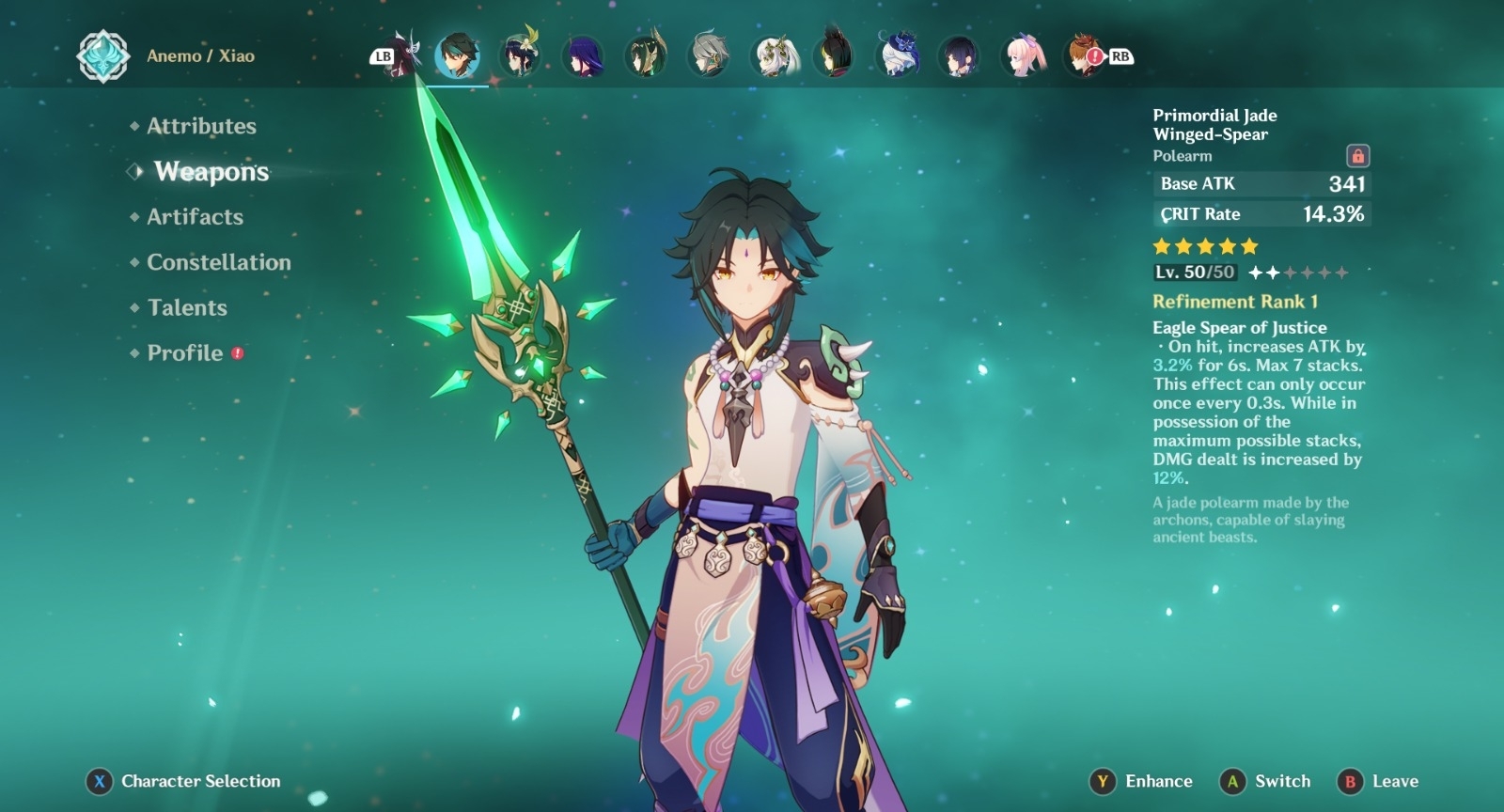This screenshot has height=812, width=1504.
Task: Go to the Artifacts page
Action: [195, 217]
